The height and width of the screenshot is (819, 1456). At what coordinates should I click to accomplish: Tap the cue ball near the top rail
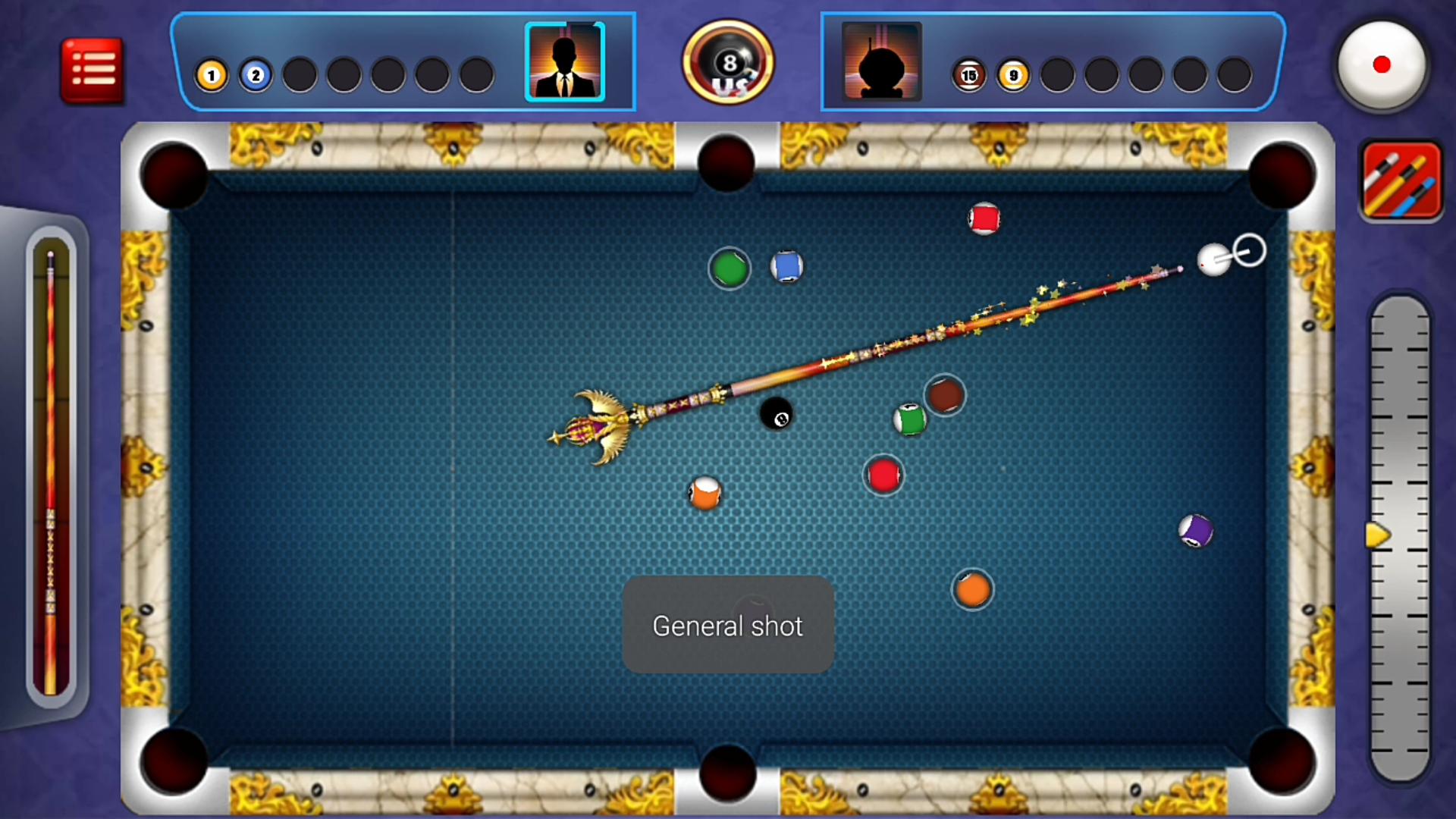coord(1213,260)
